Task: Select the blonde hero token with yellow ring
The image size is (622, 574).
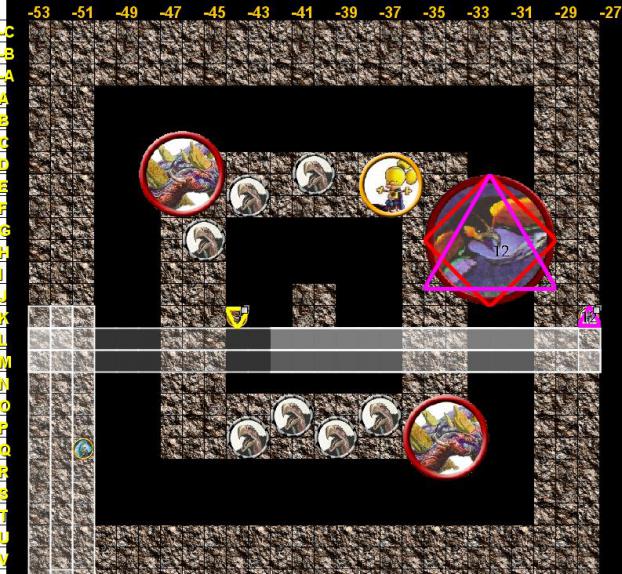Action: [x=390, y=184]
